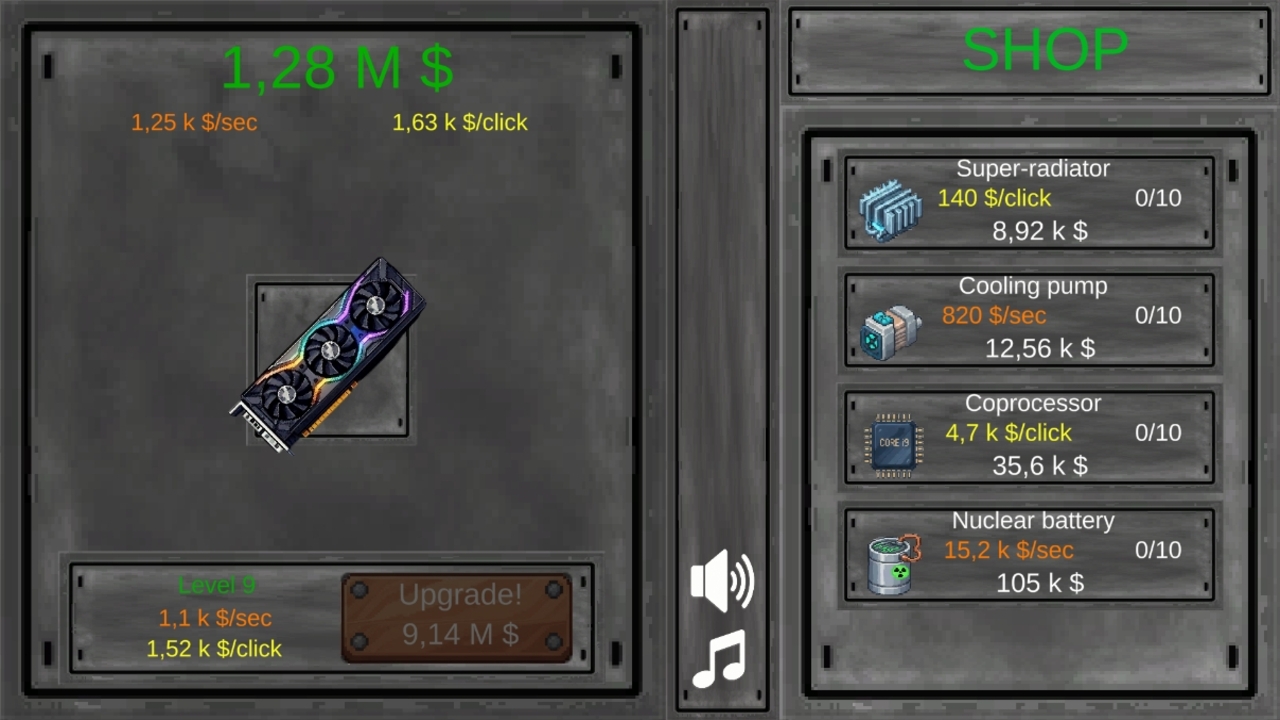Click the Level 9 stats panel

click(x=216, y=617)
